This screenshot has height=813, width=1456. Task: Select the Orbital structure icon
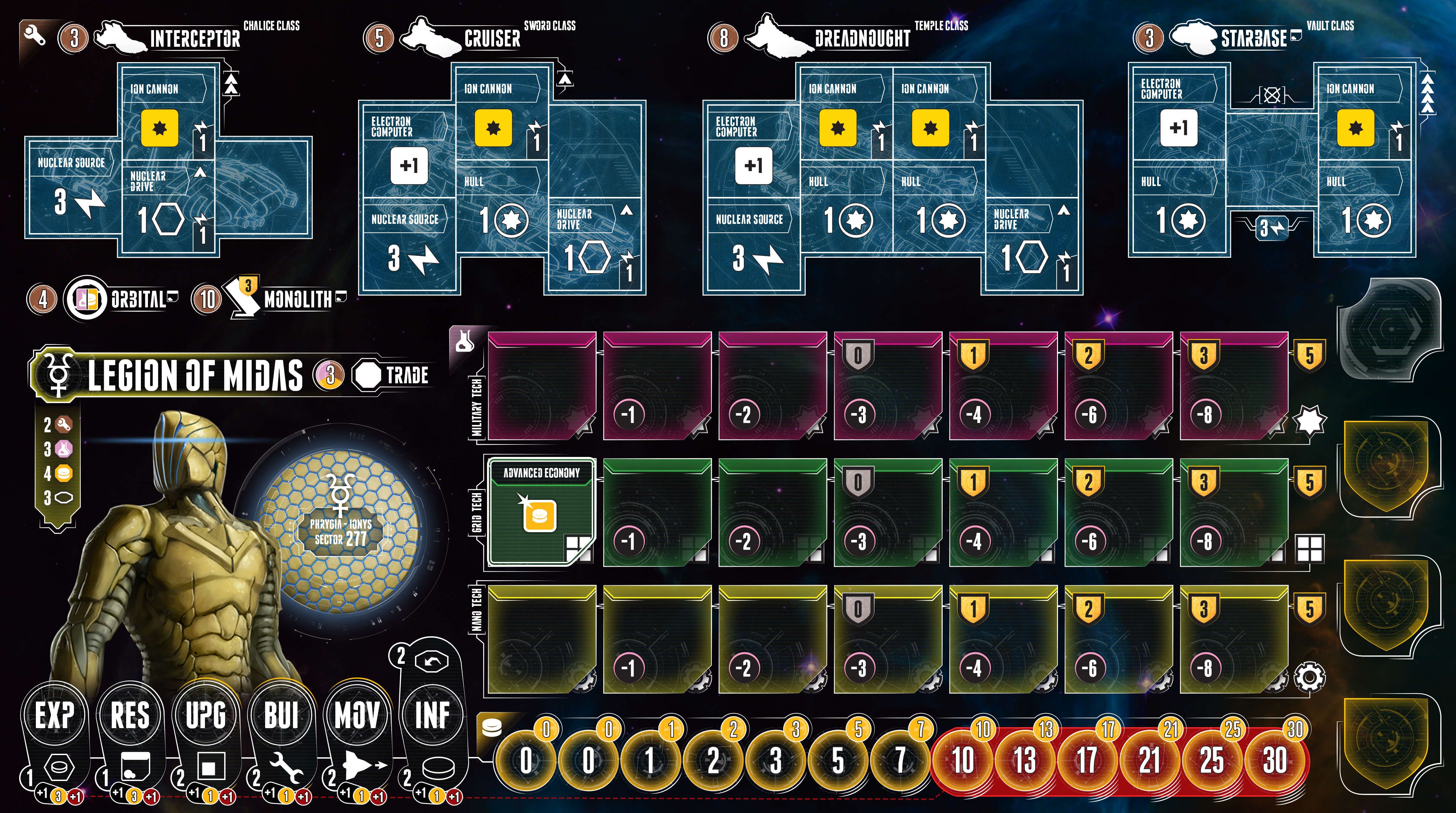[85, 298]
